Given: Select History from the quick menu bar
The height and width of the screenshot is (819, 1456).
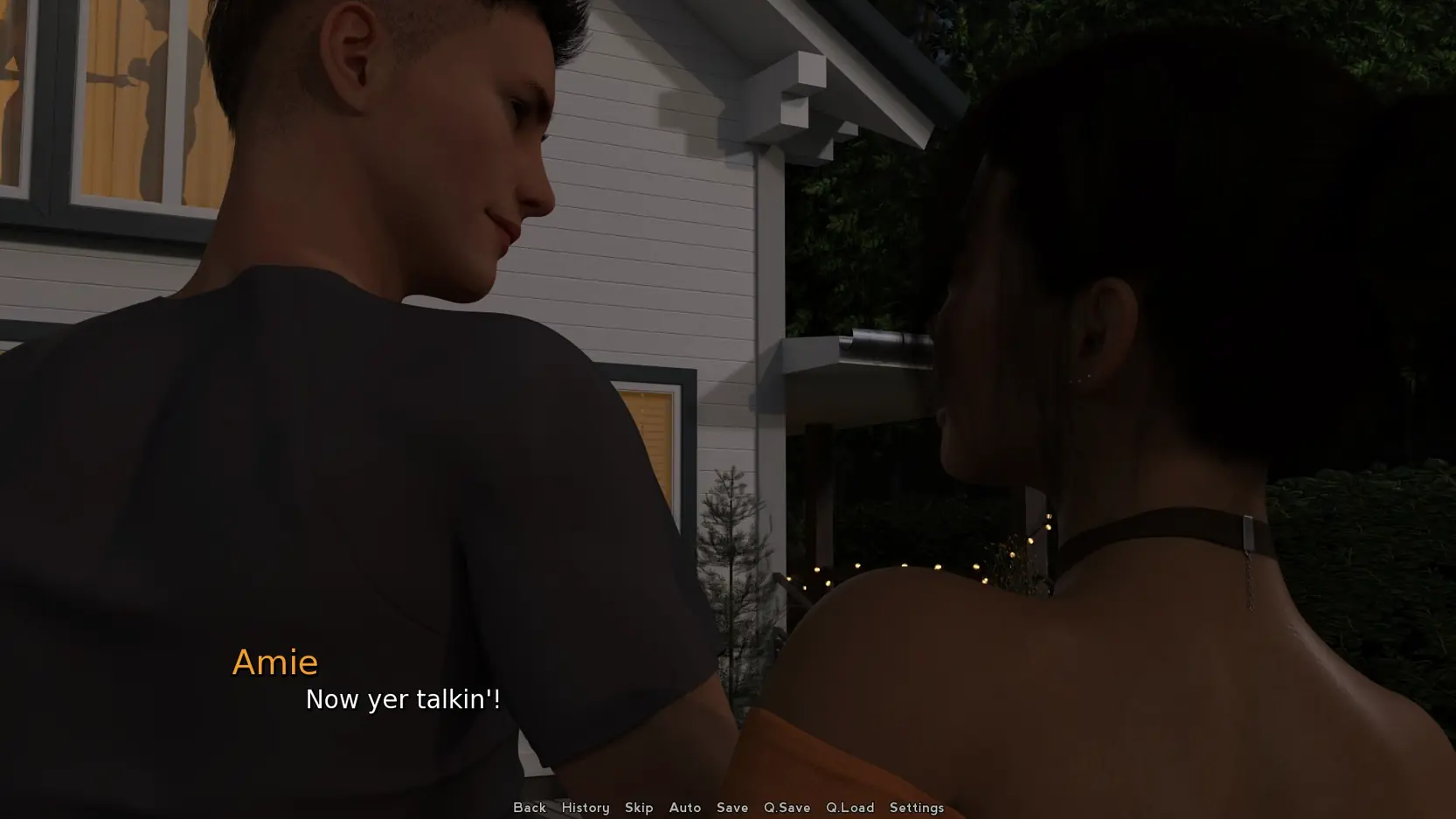Looking at the screenshot, I should [585, 808].
